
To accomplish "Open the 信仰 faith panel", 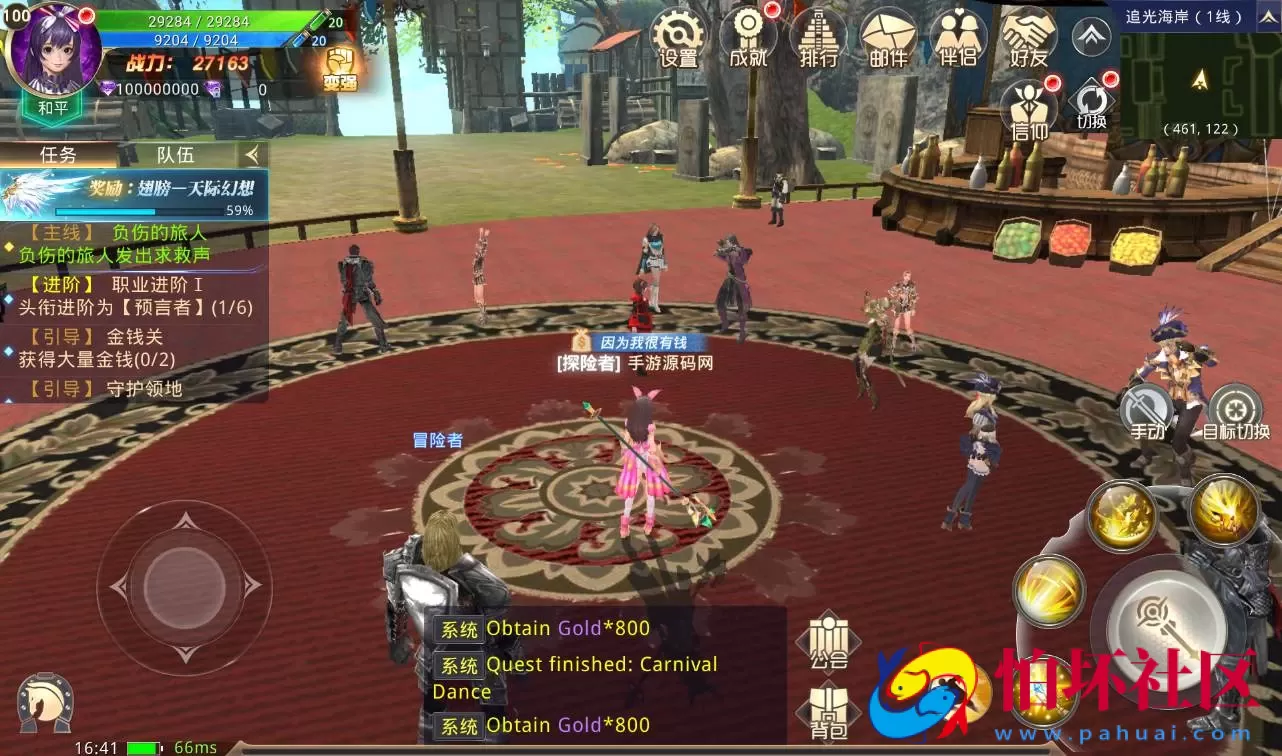I will tap(1027, 108).
